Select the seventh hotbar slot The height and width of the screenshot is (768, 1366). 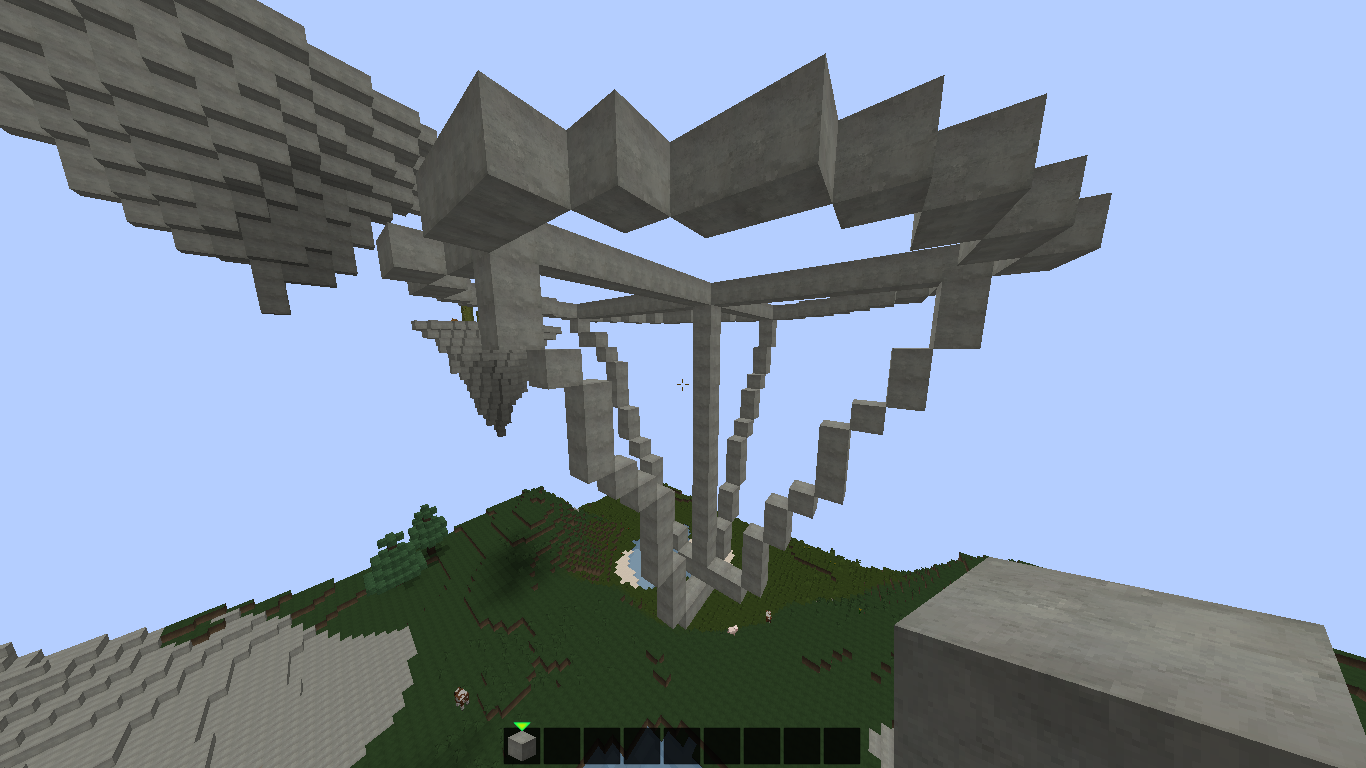[761, 743]
